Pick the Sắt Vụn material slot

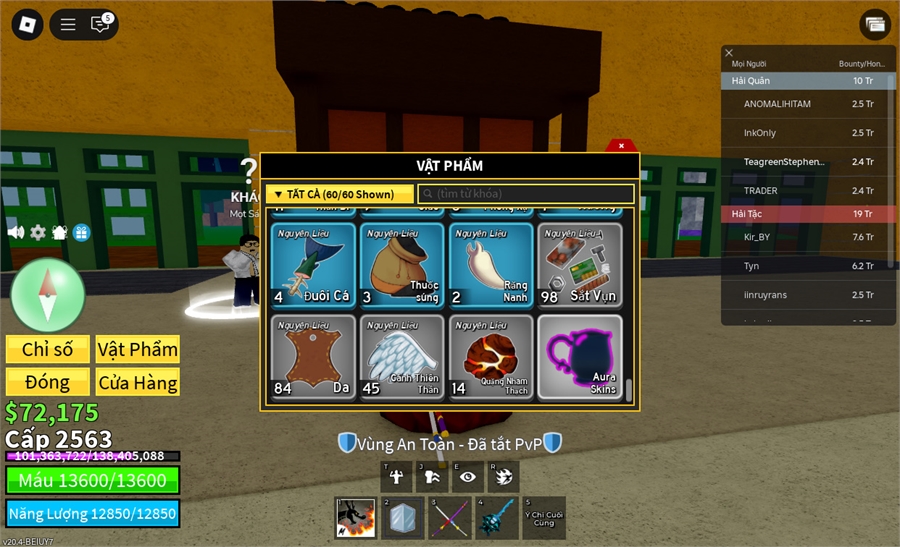point(580,264)
